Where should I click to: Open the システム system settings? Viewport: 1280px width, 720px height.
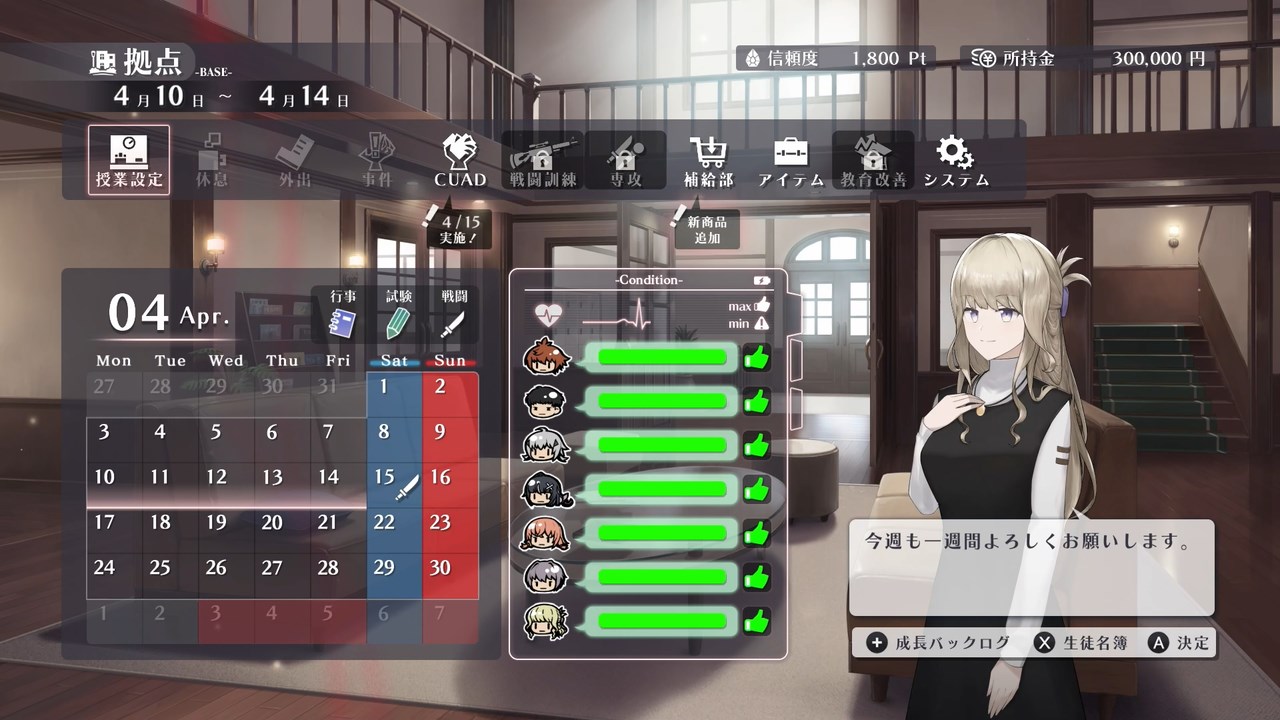(x=956, y=160)
